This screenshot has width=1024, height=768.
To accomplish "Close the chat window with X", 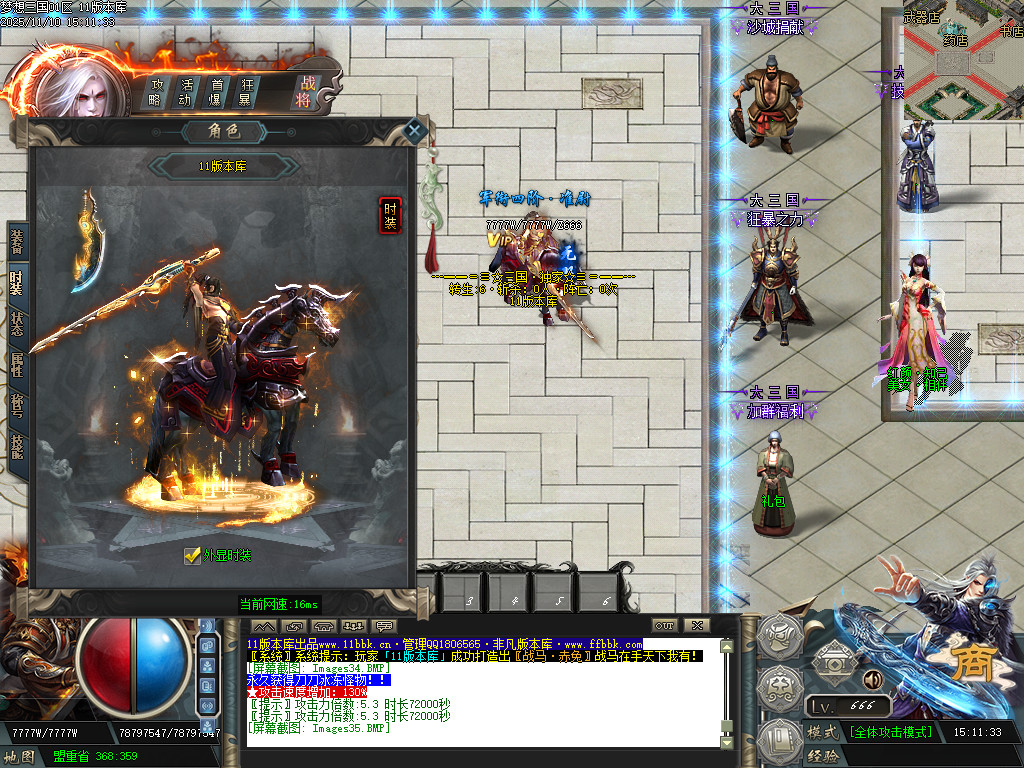I will pyautogui.click(x=697, y=626).
